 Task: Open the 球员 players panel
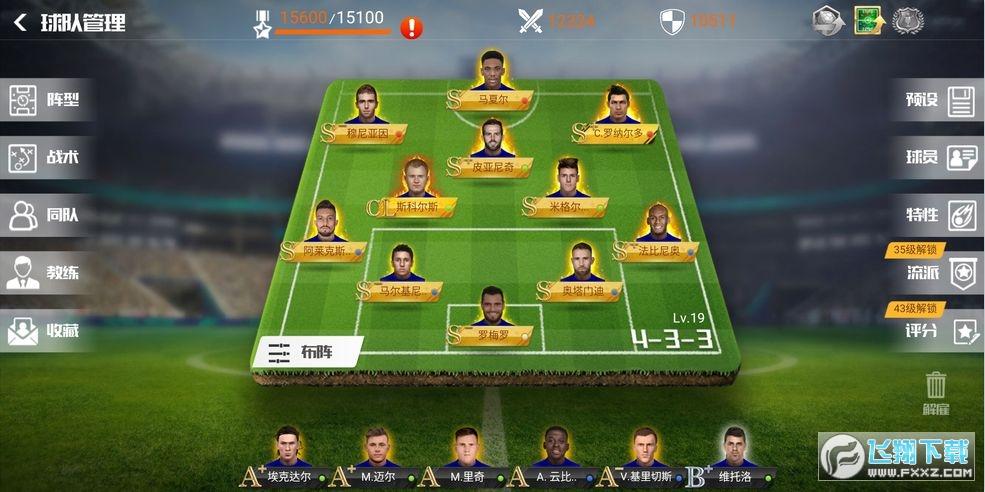(938, 157)
